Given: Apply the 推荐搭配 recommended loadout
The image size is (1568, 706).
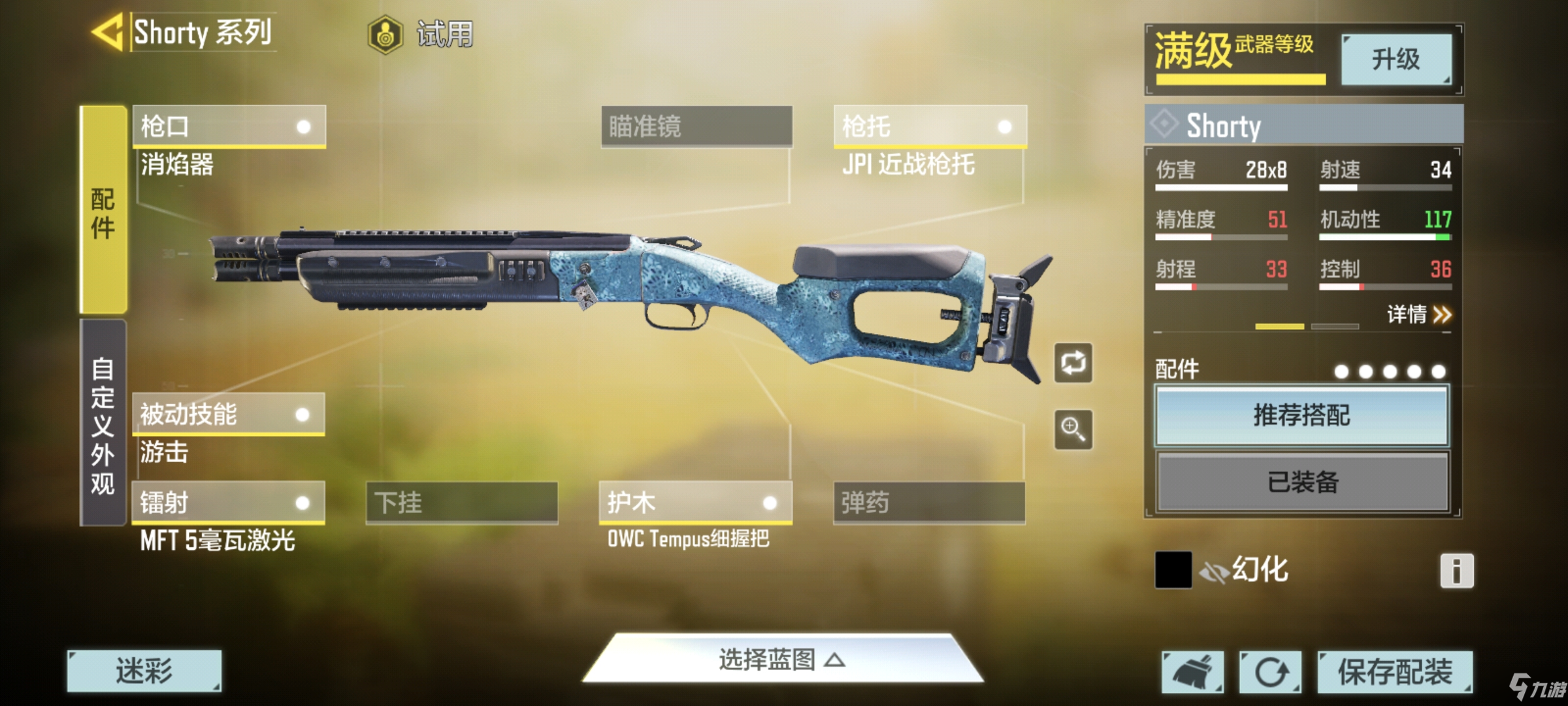Looking at the screenshot, I should (x=1301, y=416).
